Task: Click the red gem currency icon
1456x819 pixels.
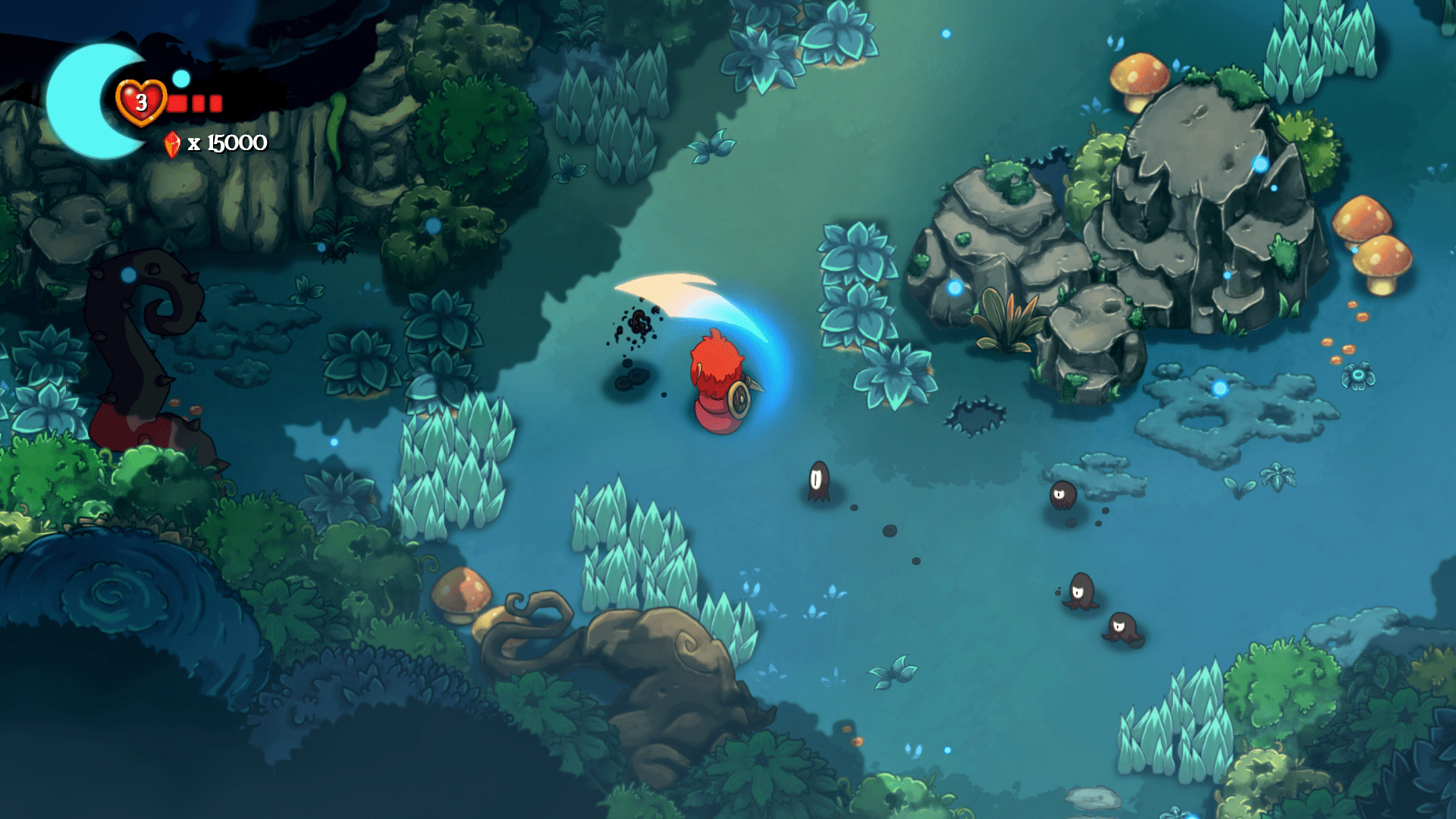Action: pos(172,144)
